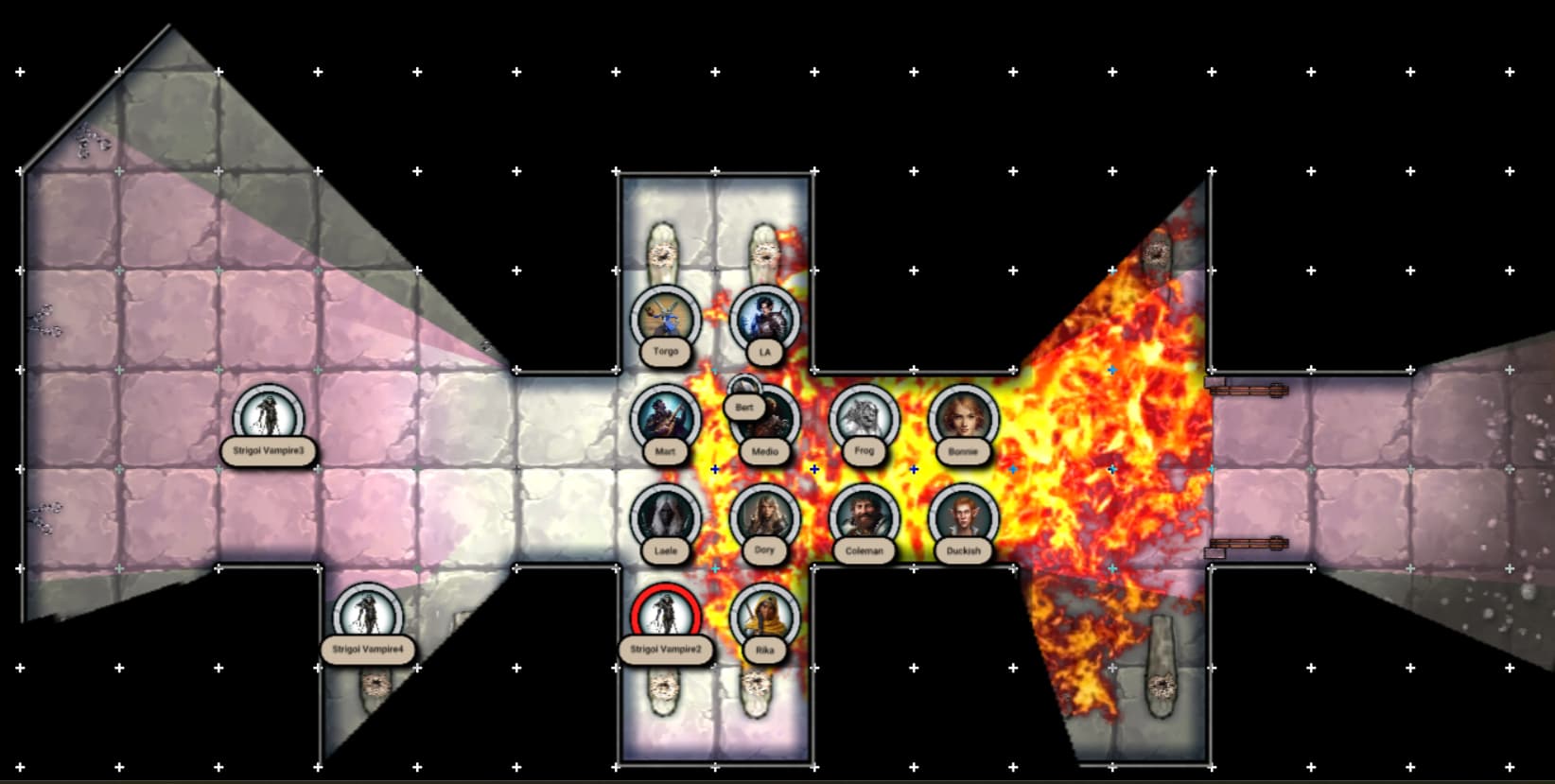This screenshot has height=784, width=1555.
Task: Select the Frog token
Action: (865, 418)
